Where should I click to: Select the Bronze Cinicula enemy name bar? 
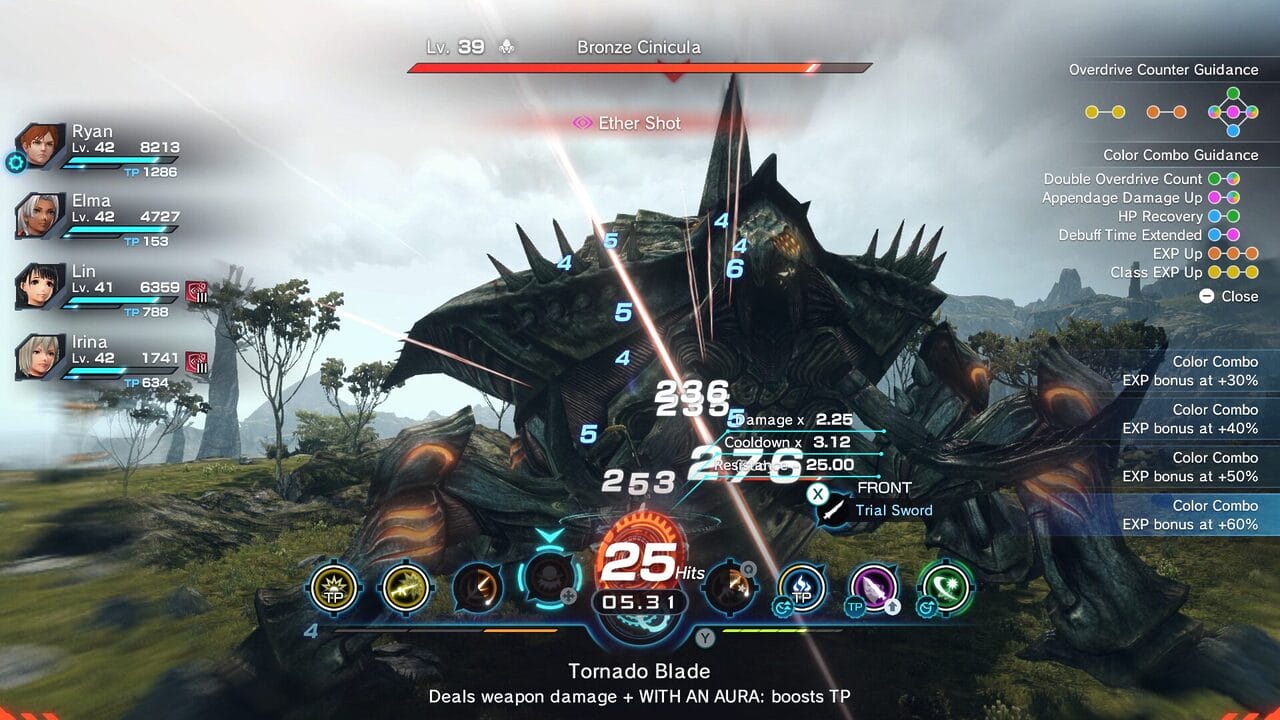pos(639,48)
